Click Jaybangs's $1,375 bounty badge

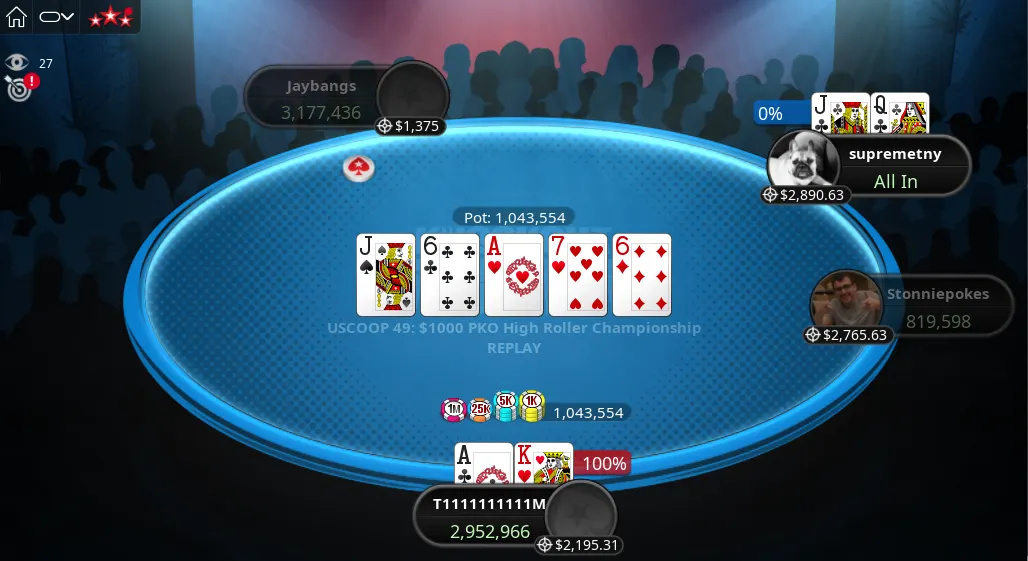click(409, 126)
